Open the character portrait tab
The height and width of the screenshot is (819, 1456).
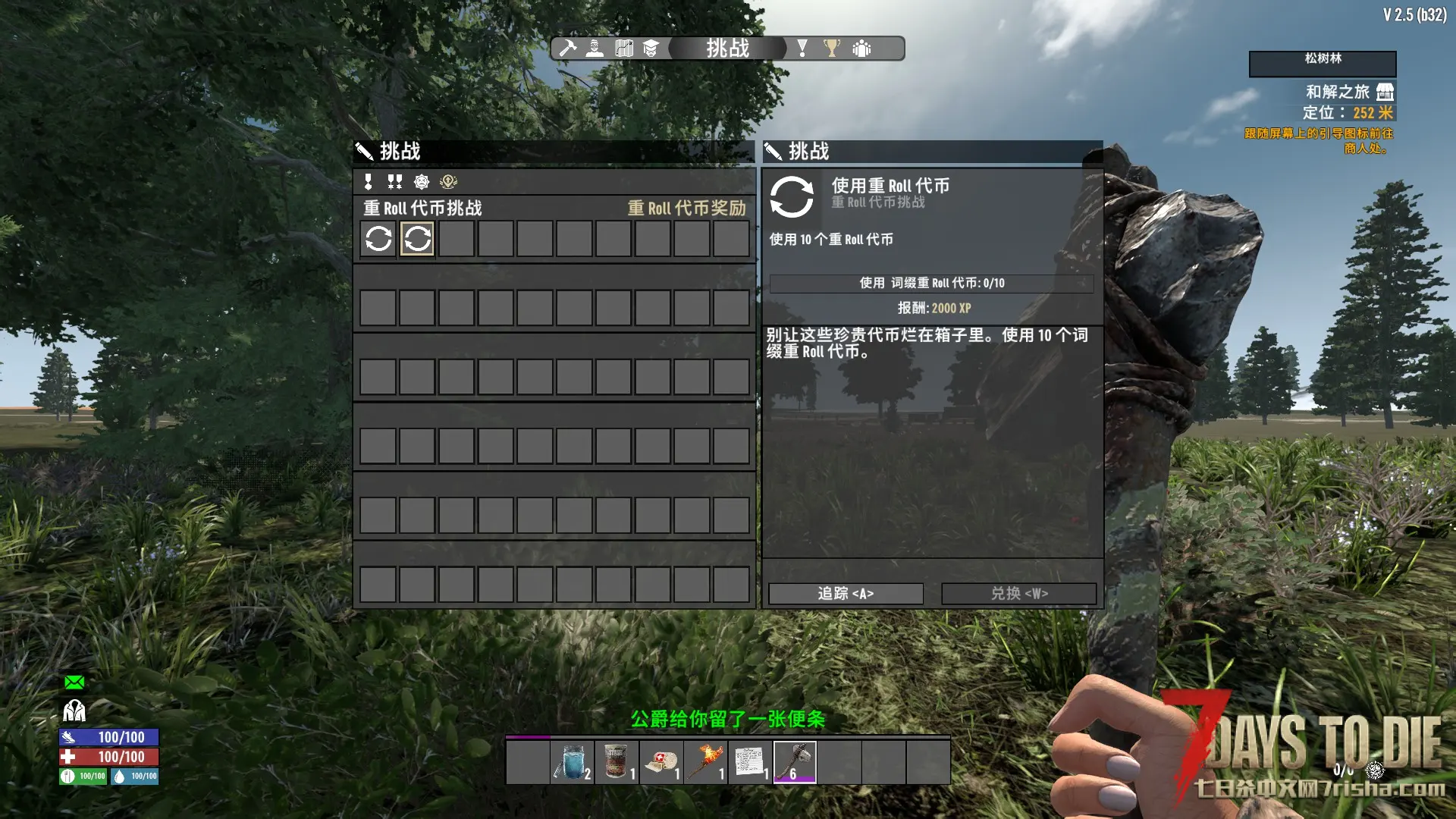click(x=595, y=49)
